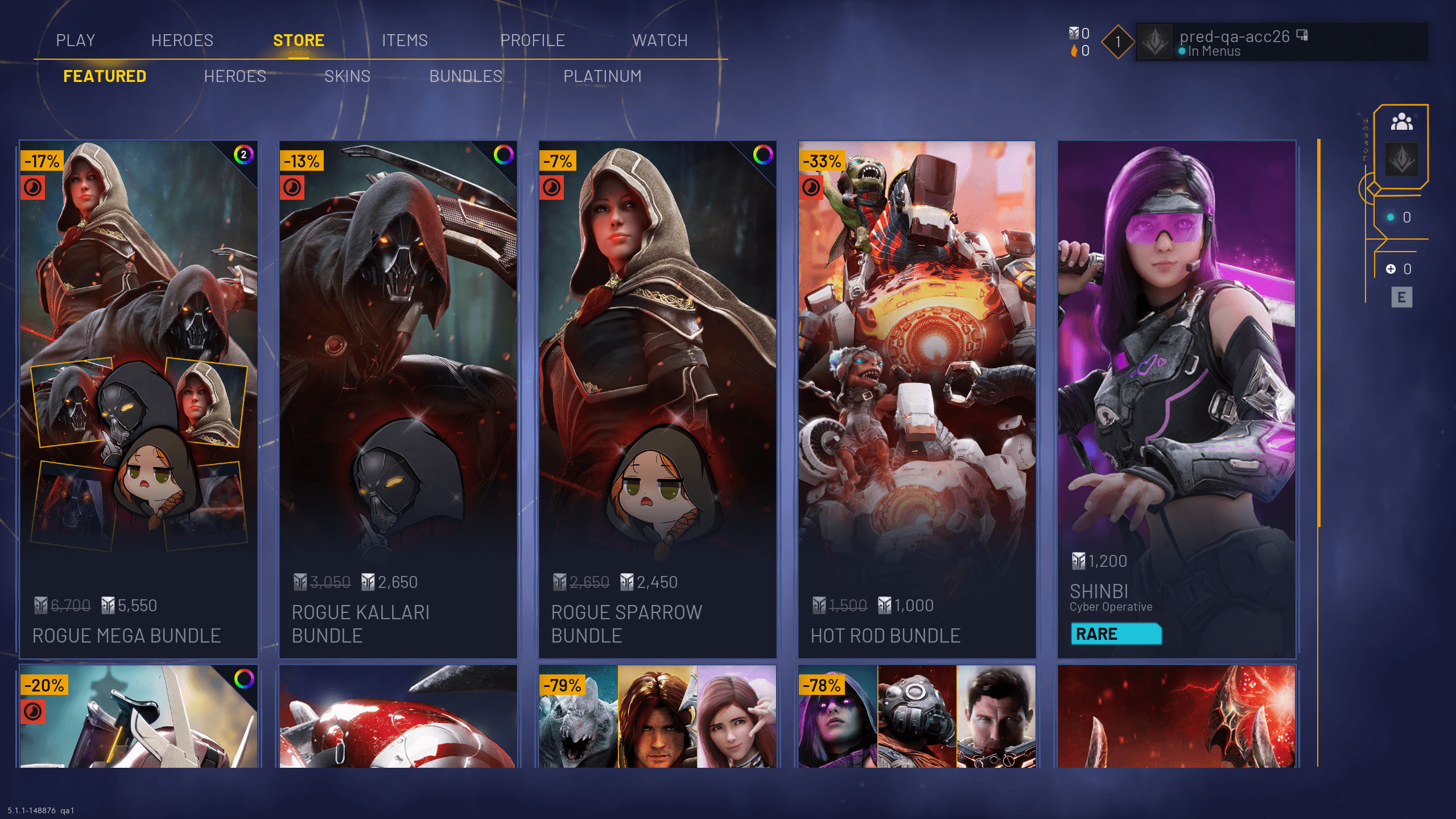Screen dimensions: 1456x819
Task: Switch to the top Heroes tab
Action: tap(182, 40)
